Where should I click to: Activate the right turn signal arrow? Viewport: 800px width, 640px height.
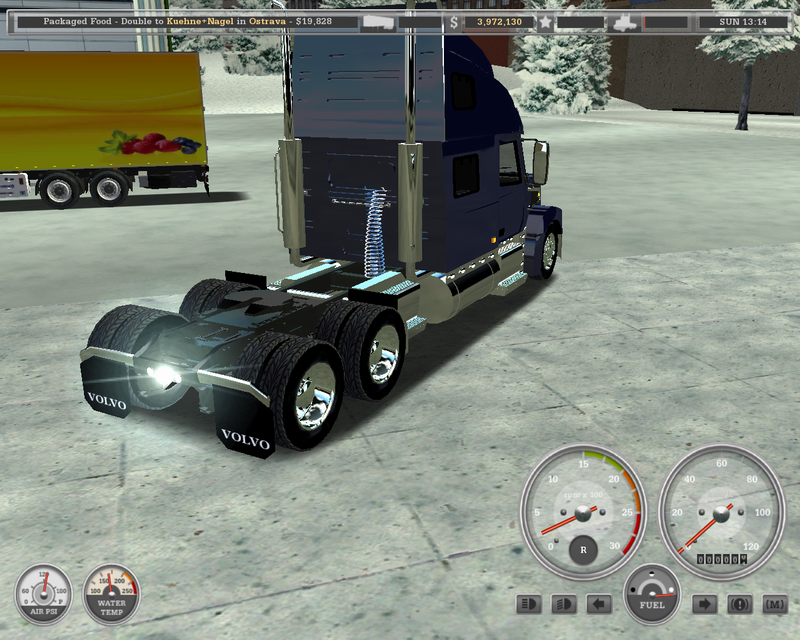(x=704, y=604)
